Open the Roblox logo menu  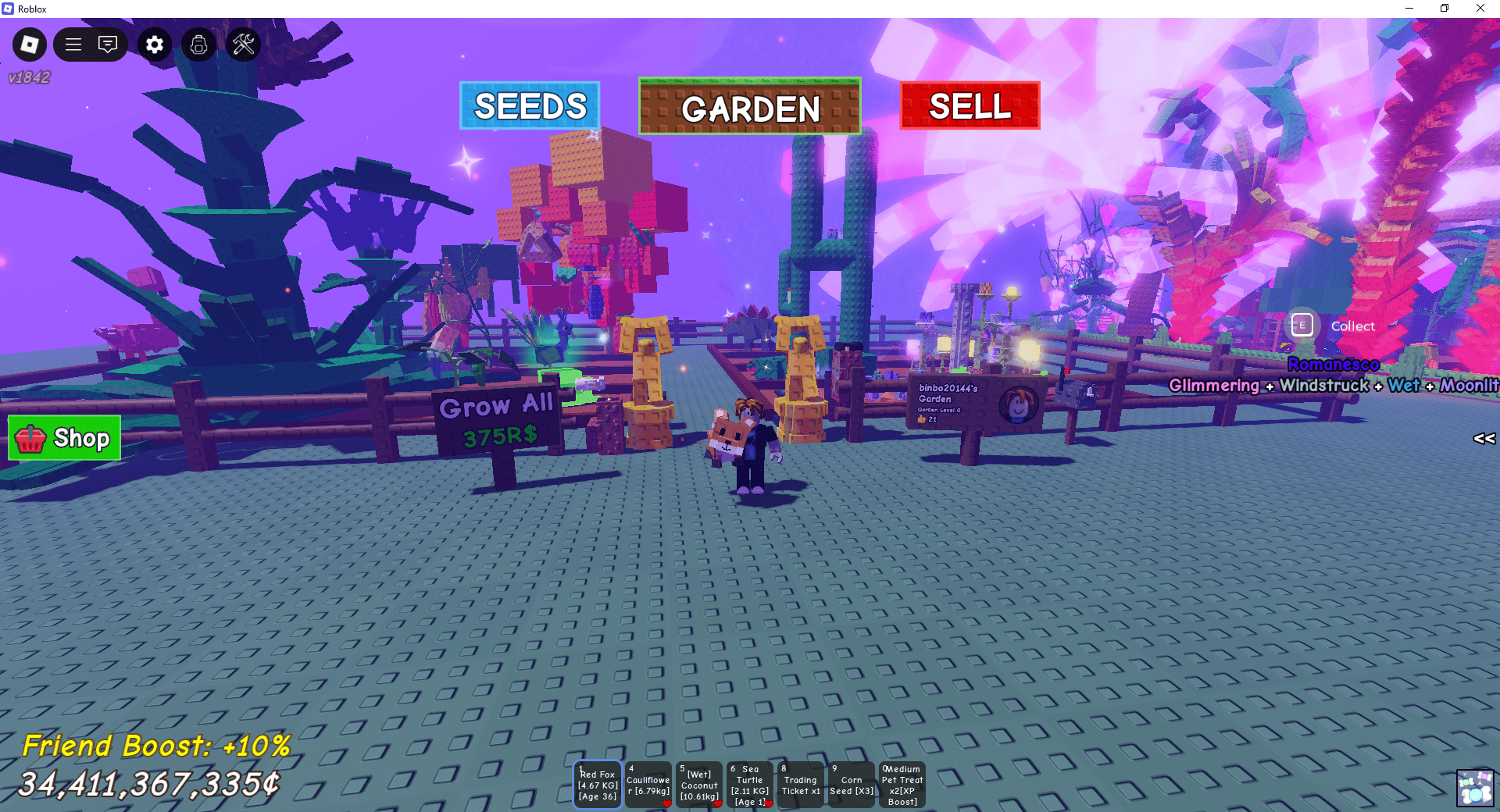click(30, 45)
